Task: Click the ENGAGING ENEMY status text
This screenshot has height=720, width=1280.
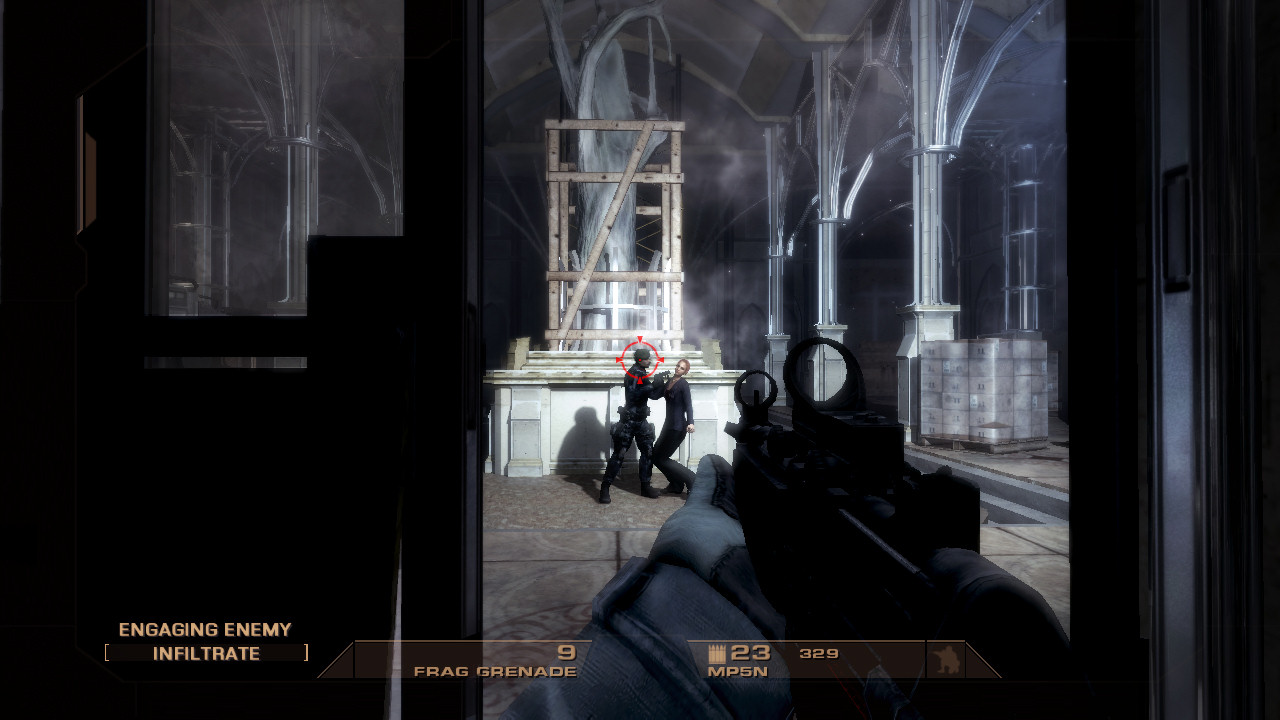Action: tap(204, 630)
